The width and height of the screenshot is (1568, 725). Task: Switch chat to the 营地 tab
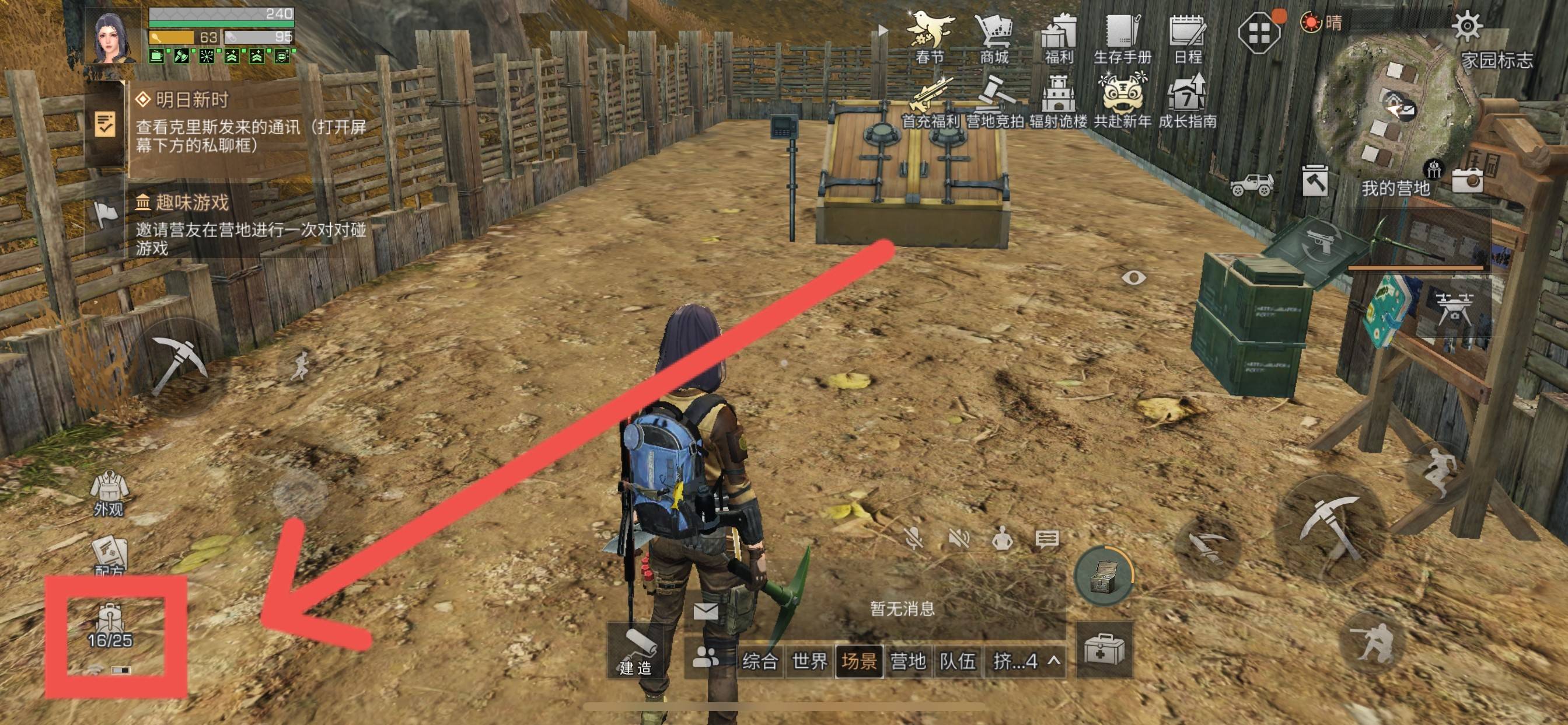click(x=907, y=660)
